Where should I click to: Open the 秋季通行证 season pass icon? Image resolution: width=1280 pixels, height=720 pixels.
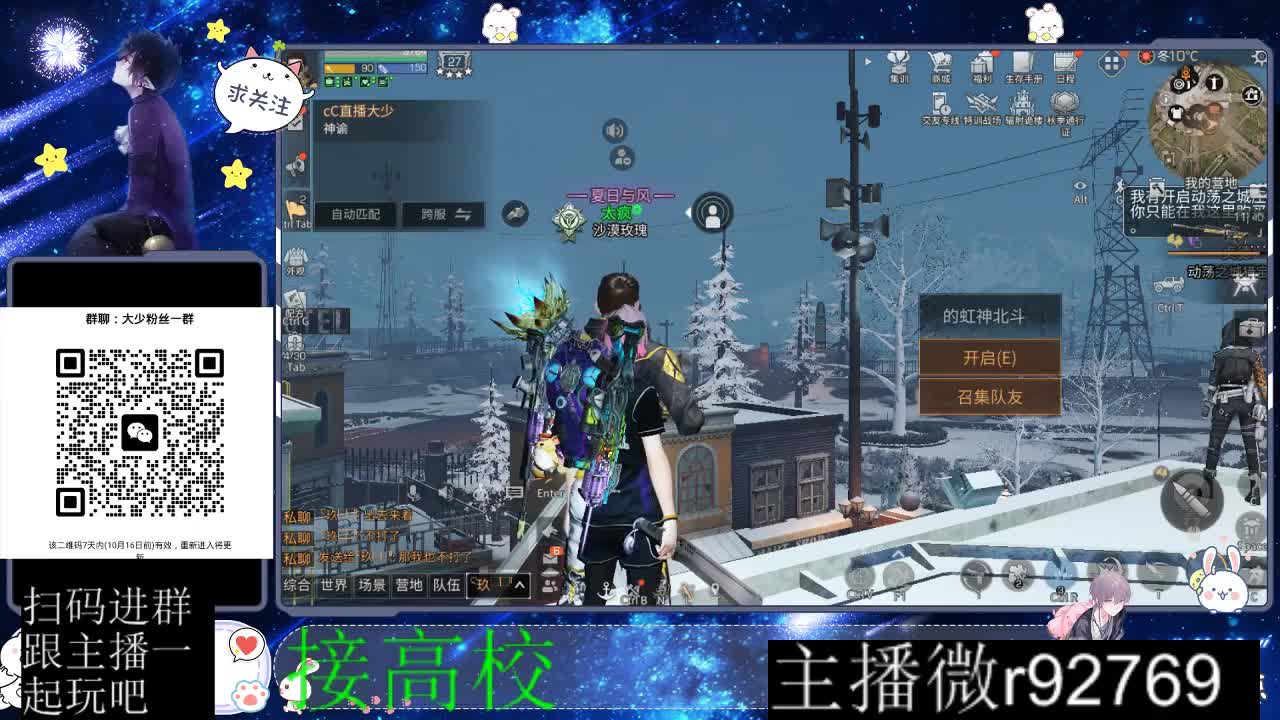point(1063,103)
